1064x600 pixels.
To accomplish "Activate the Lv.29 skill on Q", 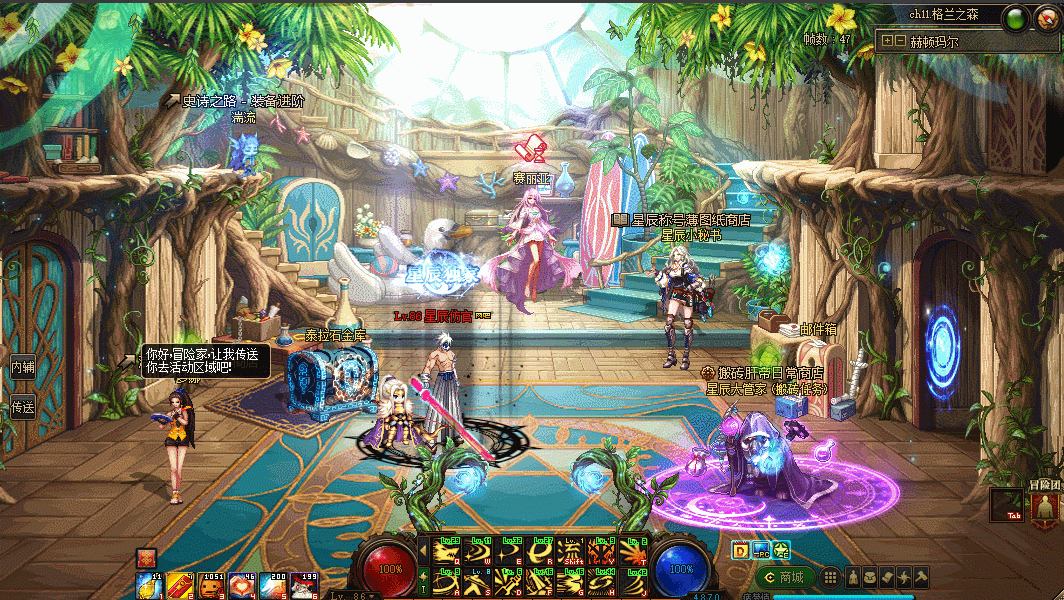I will pos(447,551).
